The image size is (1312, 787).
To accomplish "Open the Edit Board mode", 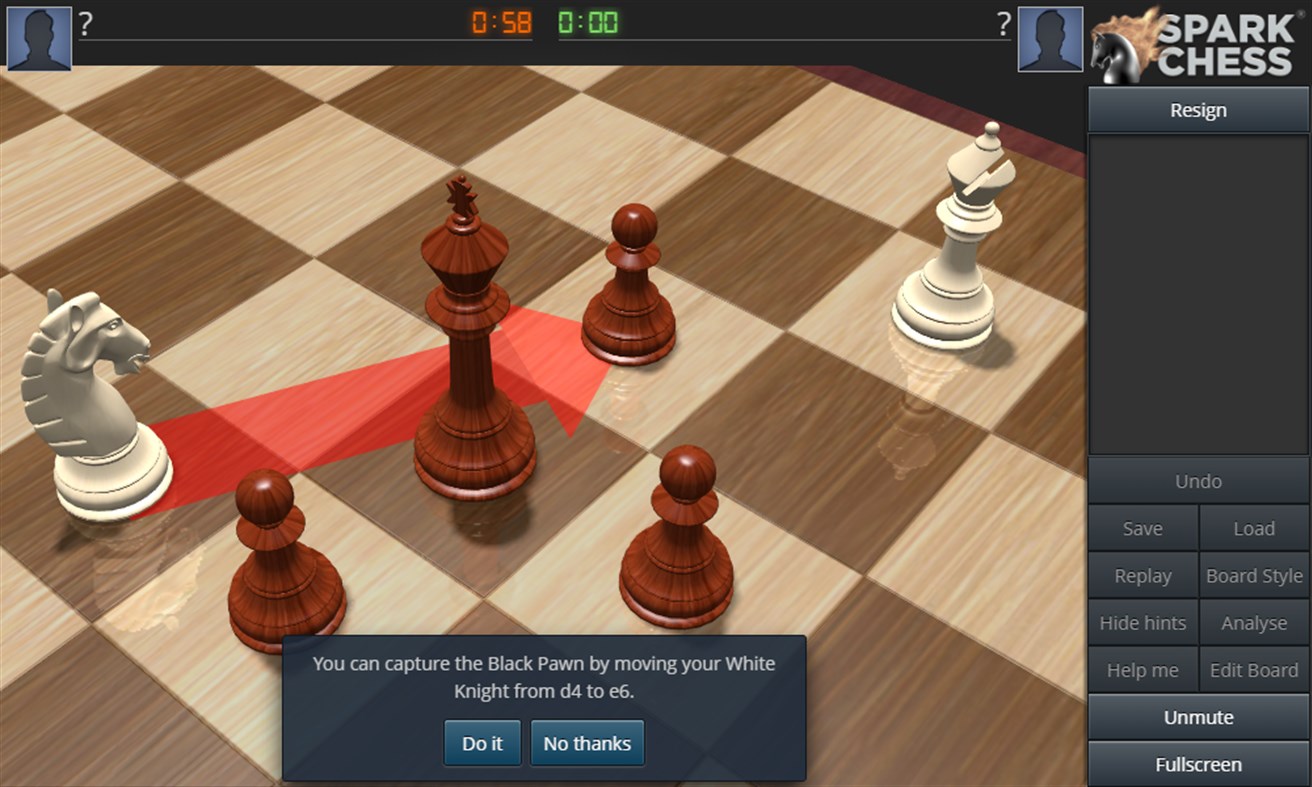I will pos(1253,669).
